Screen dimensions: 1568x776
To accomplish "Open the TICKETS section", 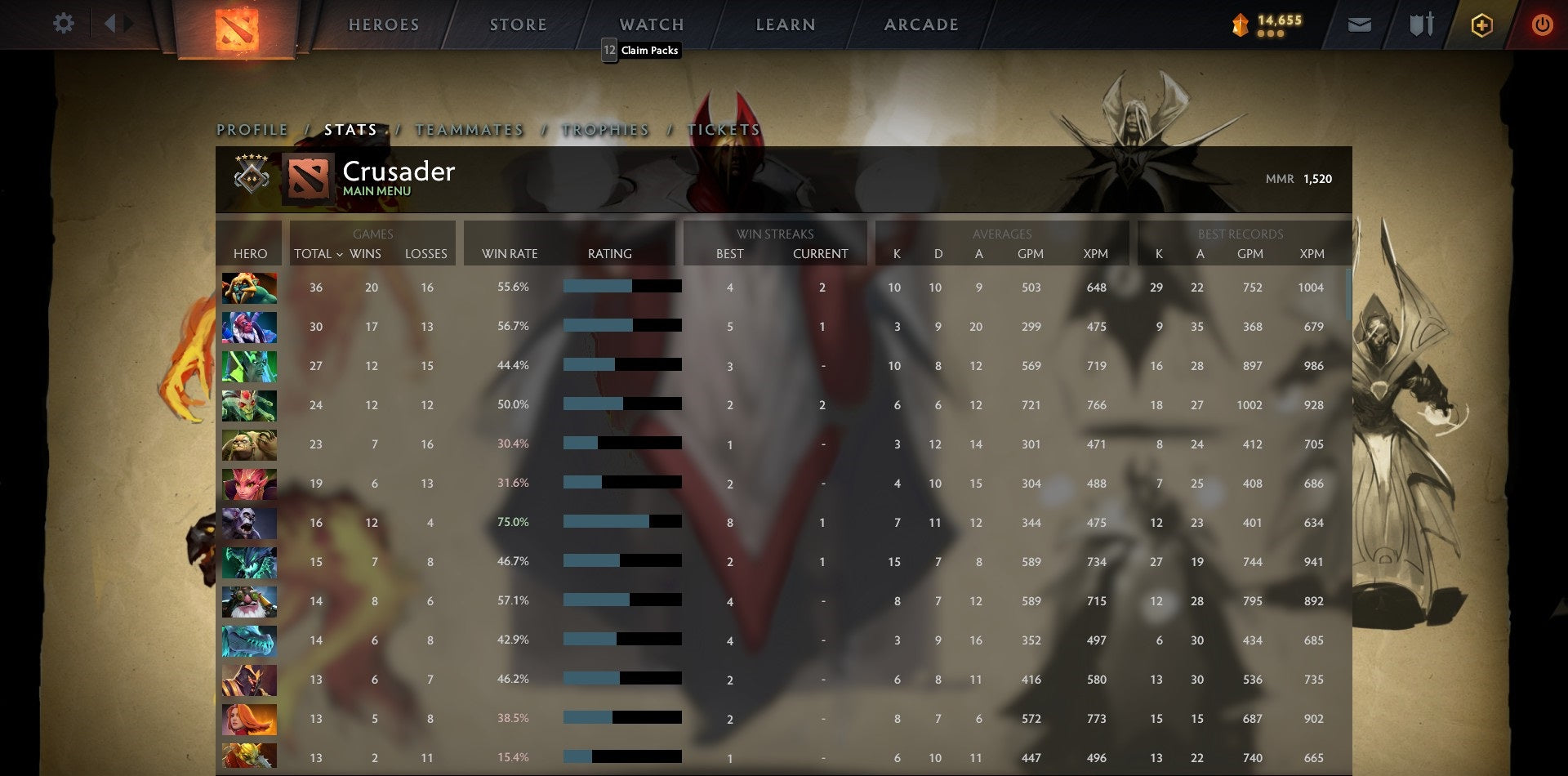I will point(725,129).
